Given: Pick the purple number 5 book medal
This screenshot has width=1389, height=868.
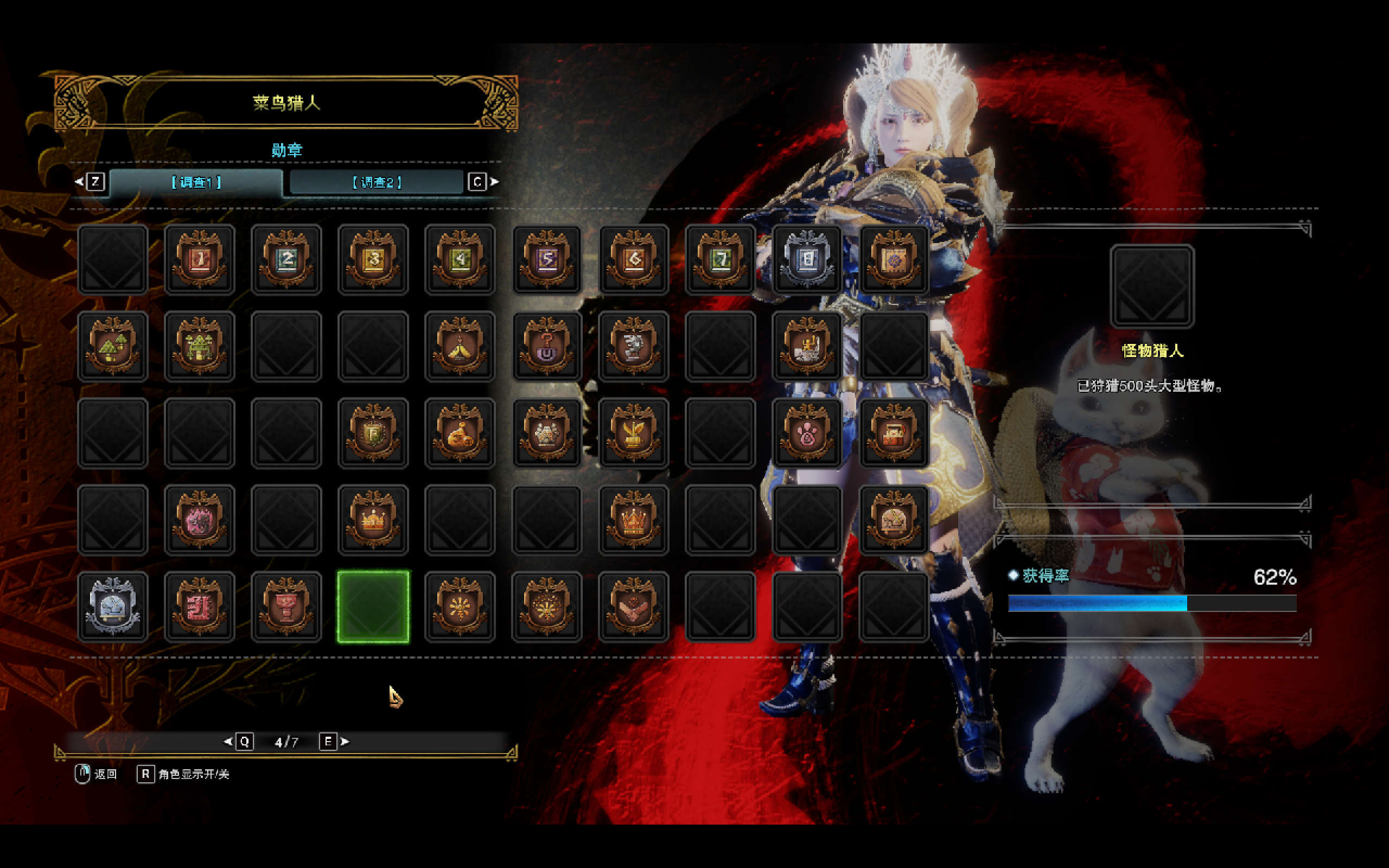Looking at the screenshot, I should pos(546,259).
